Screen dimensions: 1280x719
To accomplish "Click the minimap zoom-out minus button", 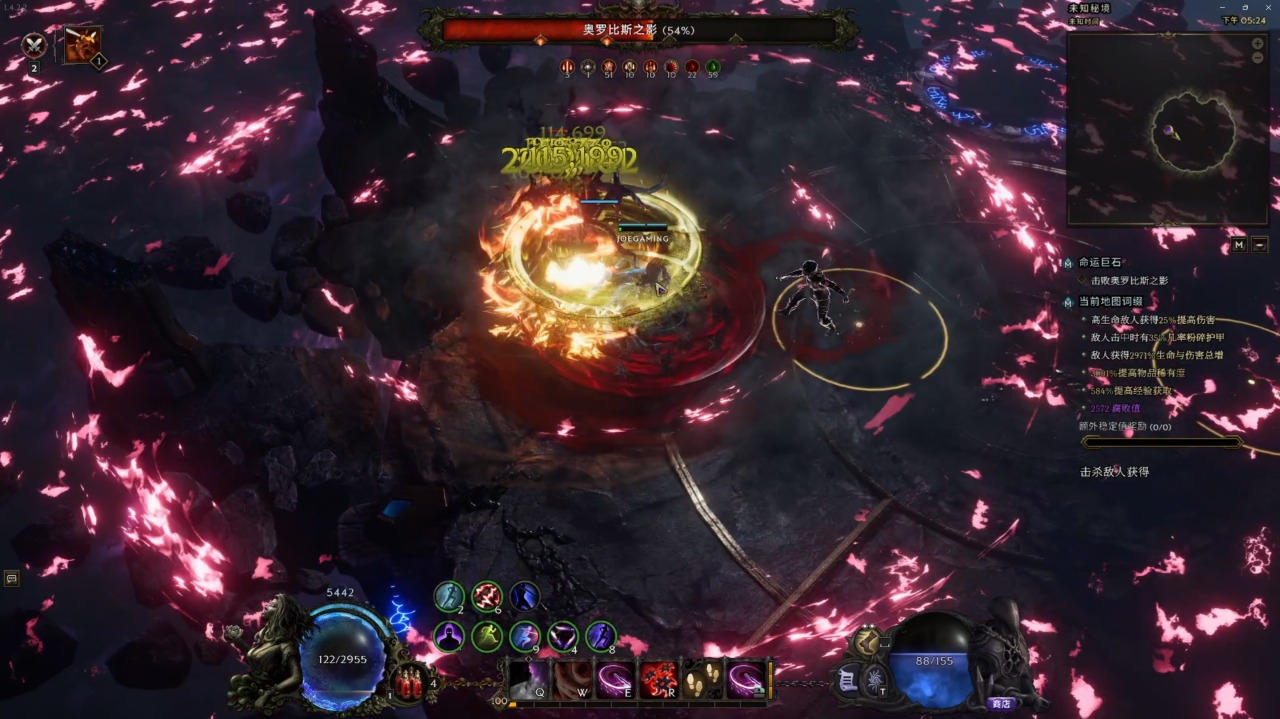I will (1257, 58).
